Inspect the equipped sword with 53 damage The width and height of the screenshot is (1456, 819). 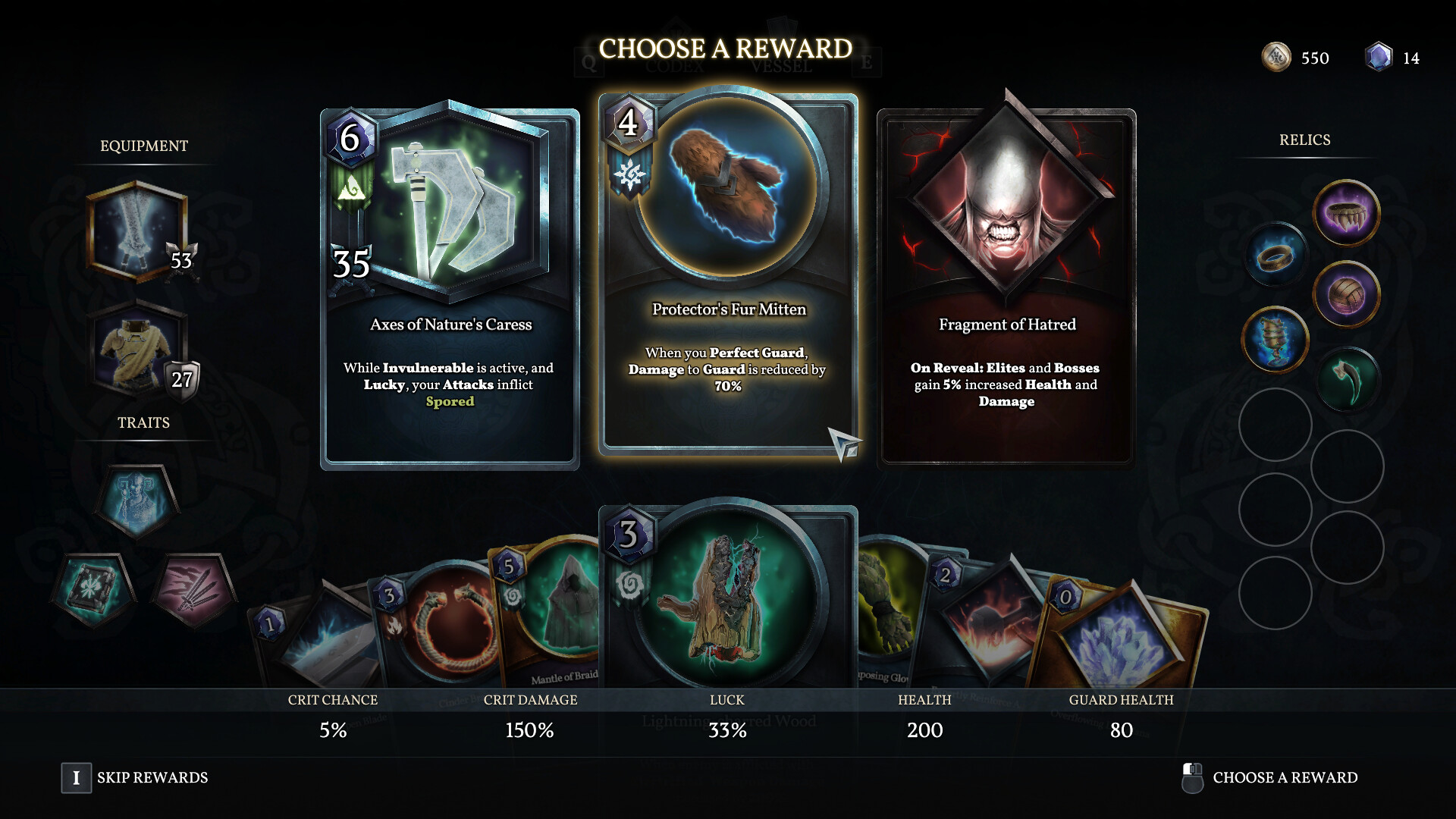[137, 231]
